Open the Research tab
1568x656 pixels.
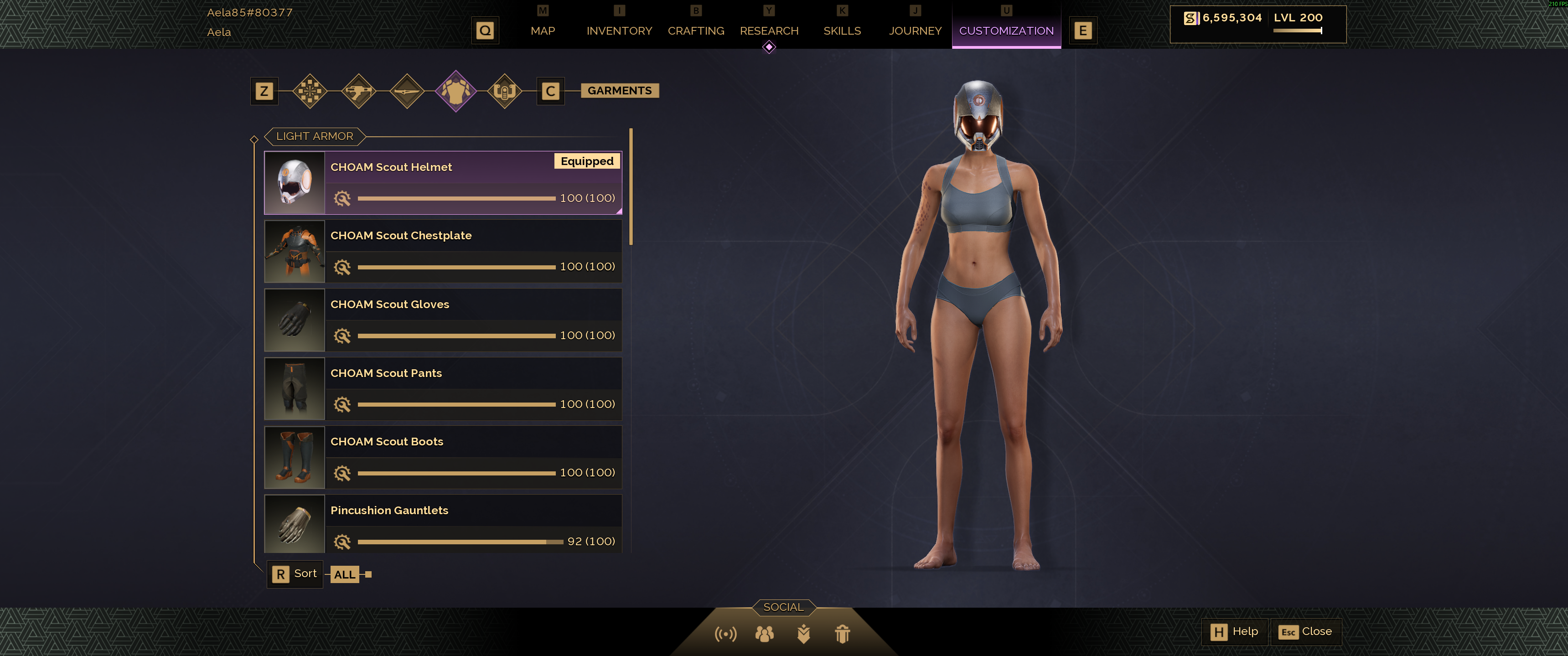coord(769,31)
